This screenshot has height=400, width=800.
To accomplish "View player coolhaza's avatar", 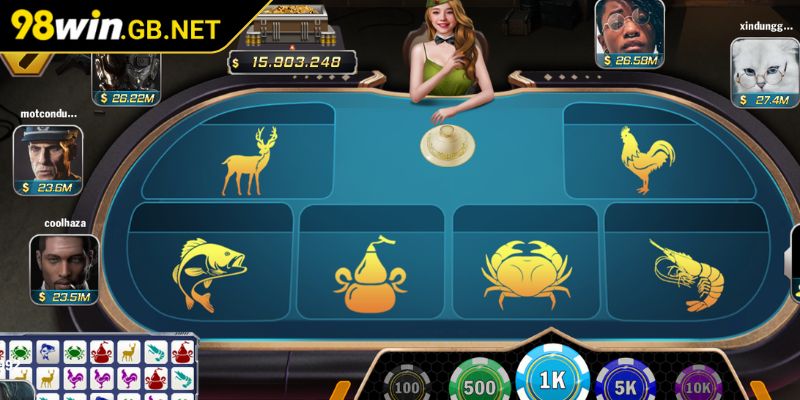I will pyautogui.click(x=63, y=263).
